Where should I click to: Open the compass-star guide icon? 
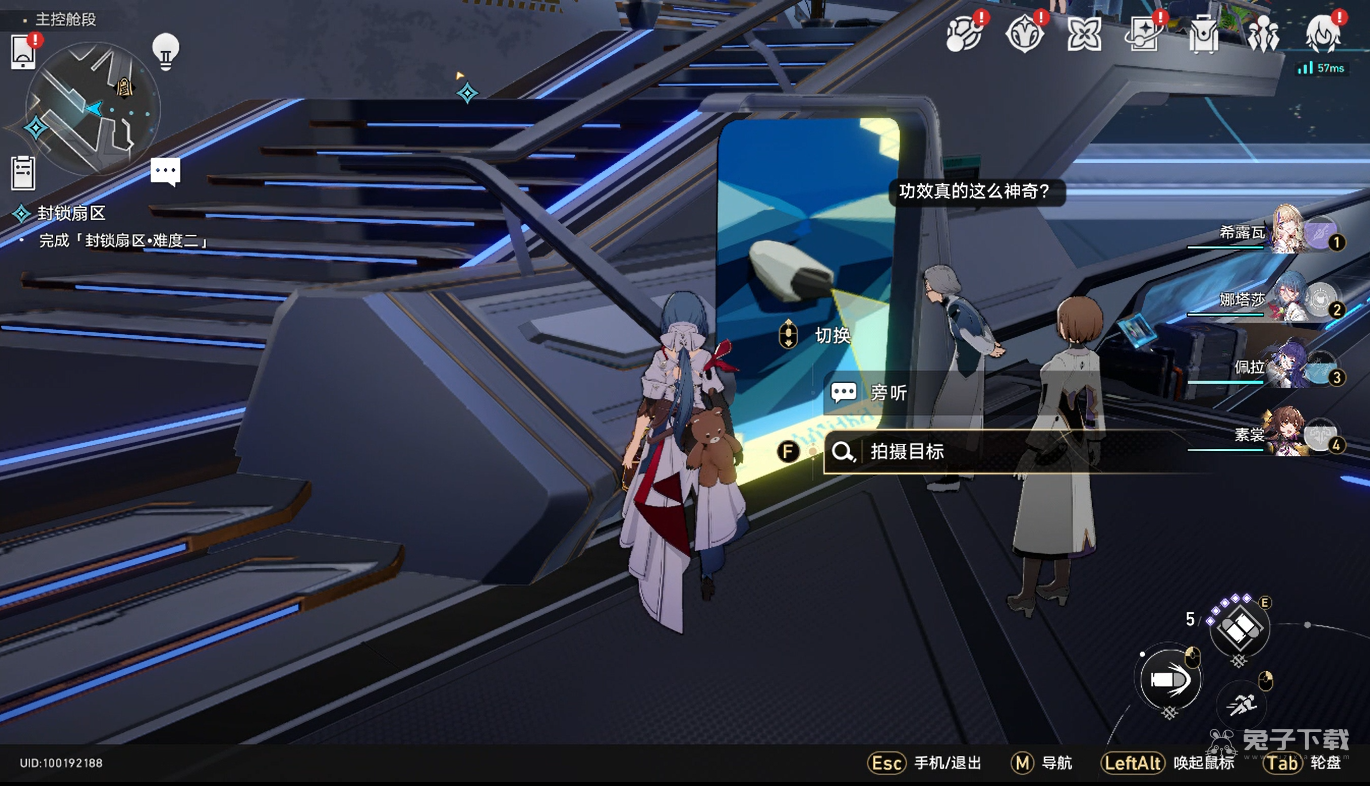pos(1024,36)
